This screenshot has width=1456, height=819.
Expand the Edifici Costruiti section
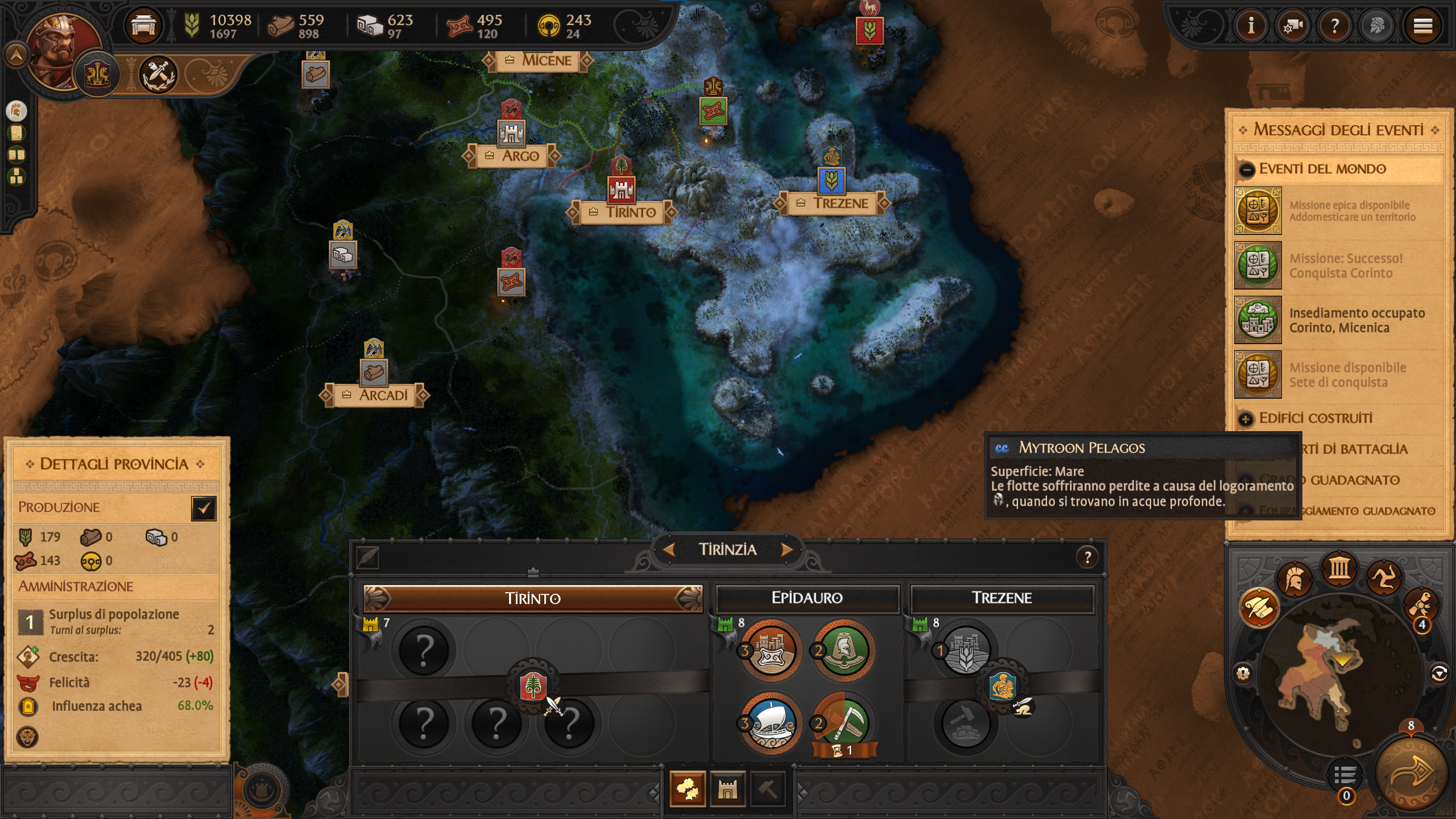(1246, 419)
